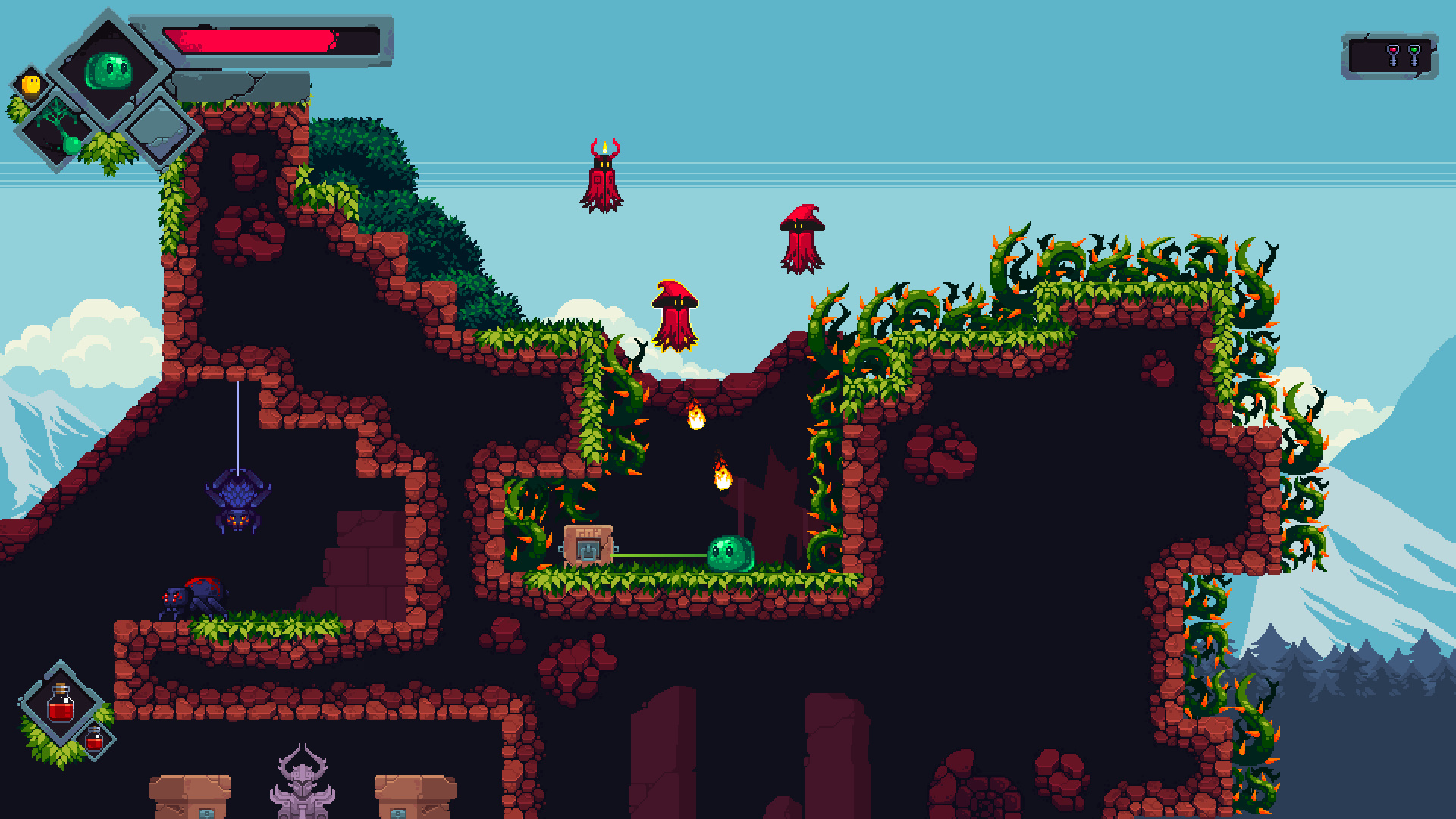Activate the green vine tendril ability slot
This screenshot has width=1456, height=819.
pyautogui.click(x=58, y=130)
